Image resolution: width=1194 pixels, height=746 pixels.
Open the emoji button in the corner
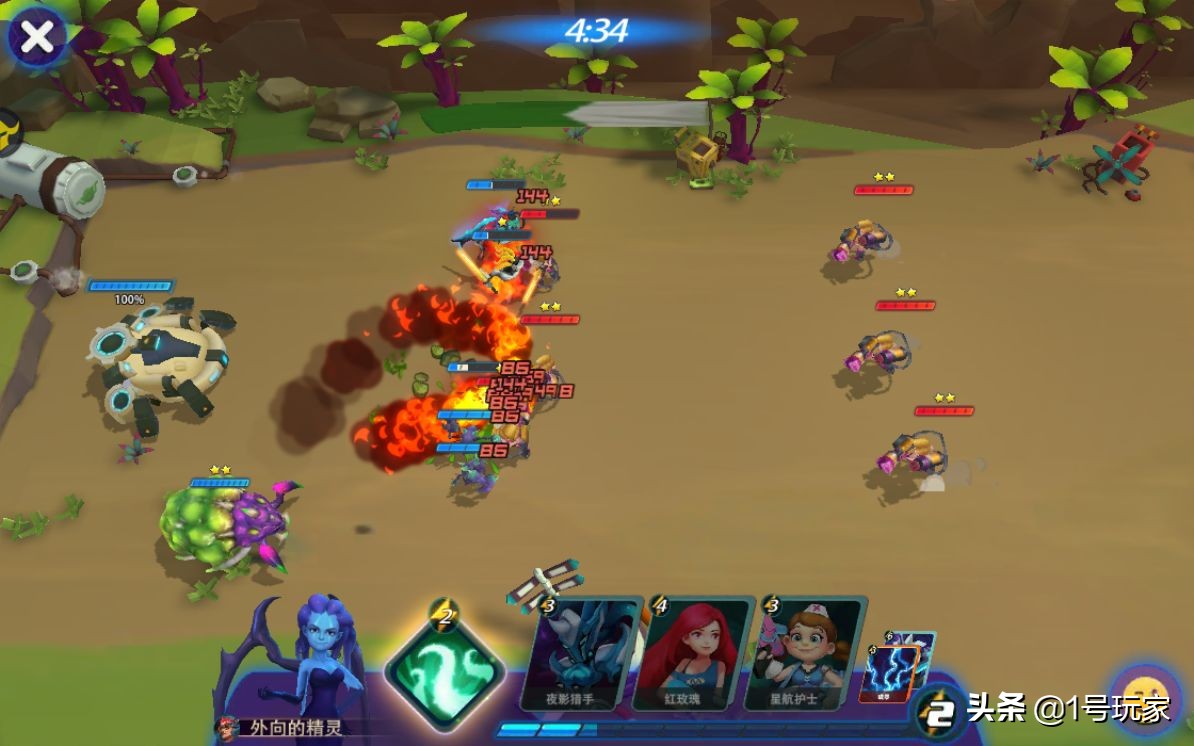coord(1146,697)
